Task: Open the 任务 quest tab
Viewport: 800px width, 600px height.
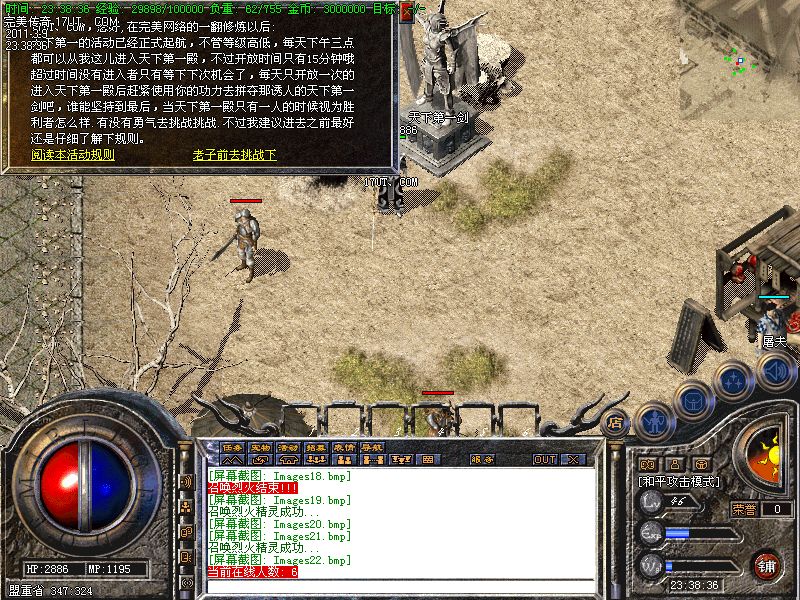Action: tap(232, 447)
